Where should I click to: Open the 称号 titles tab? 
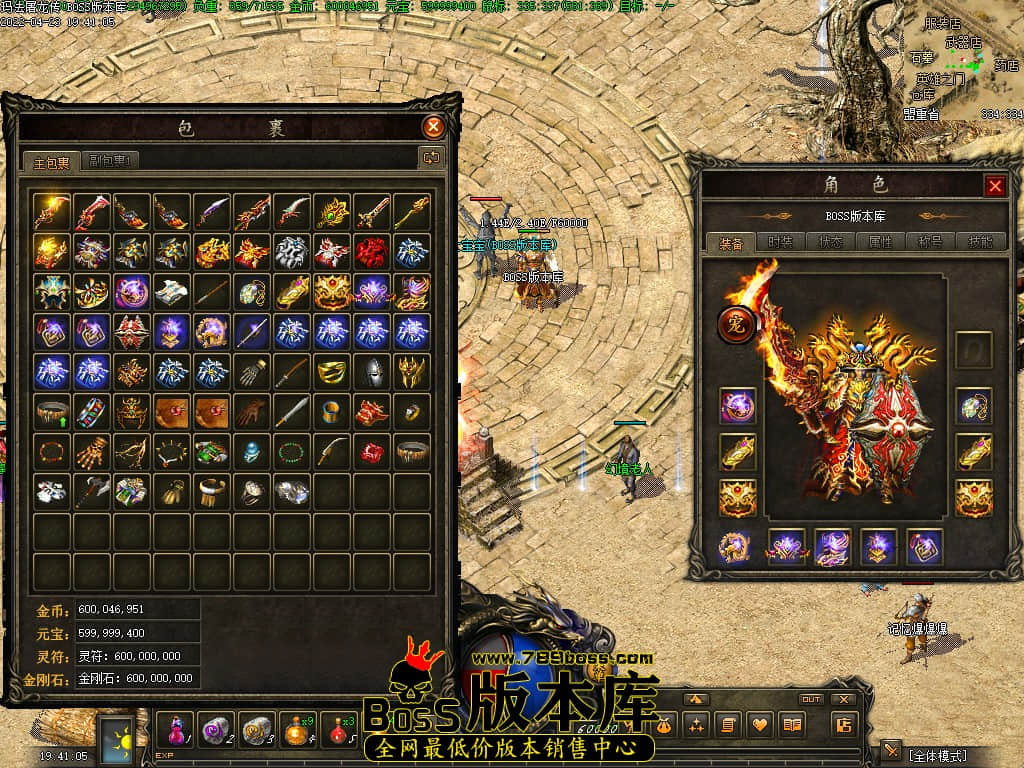(928, 242)
